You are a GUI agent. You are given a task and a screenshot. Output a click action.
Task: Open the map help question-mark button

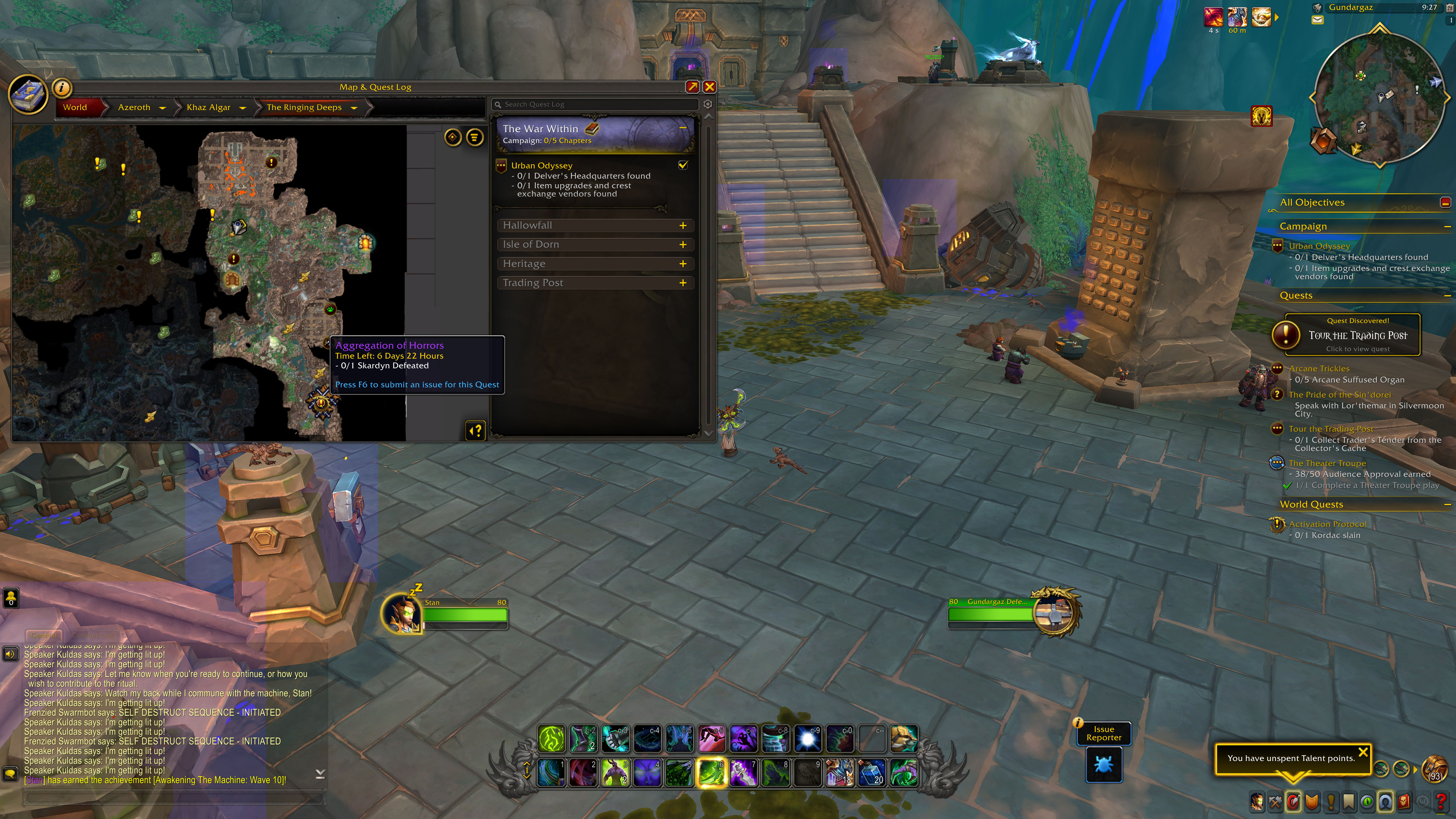[x=476, y=431]
